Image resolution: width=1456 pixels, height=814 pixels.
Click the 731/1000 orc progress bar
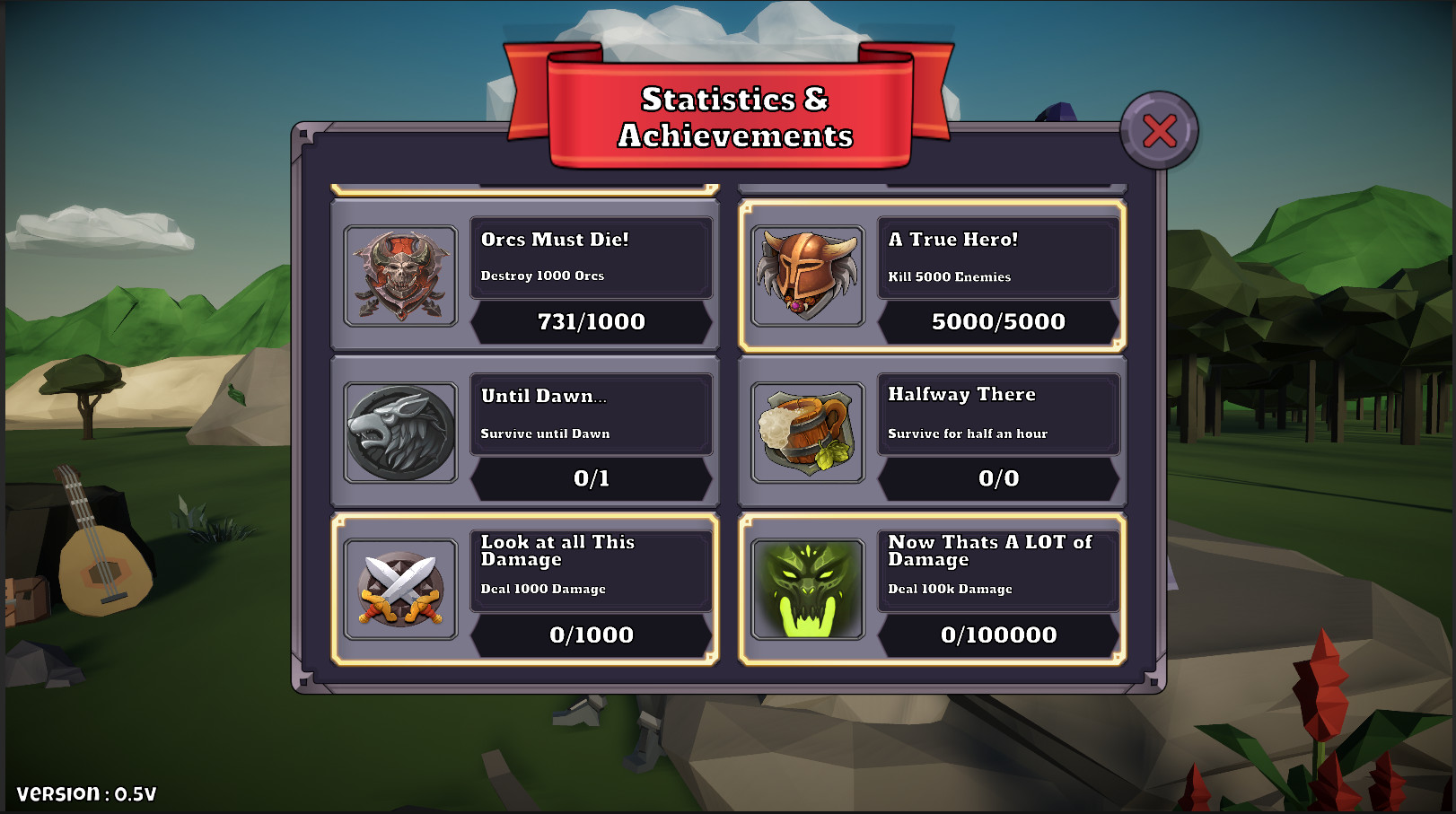coord(591,322)
